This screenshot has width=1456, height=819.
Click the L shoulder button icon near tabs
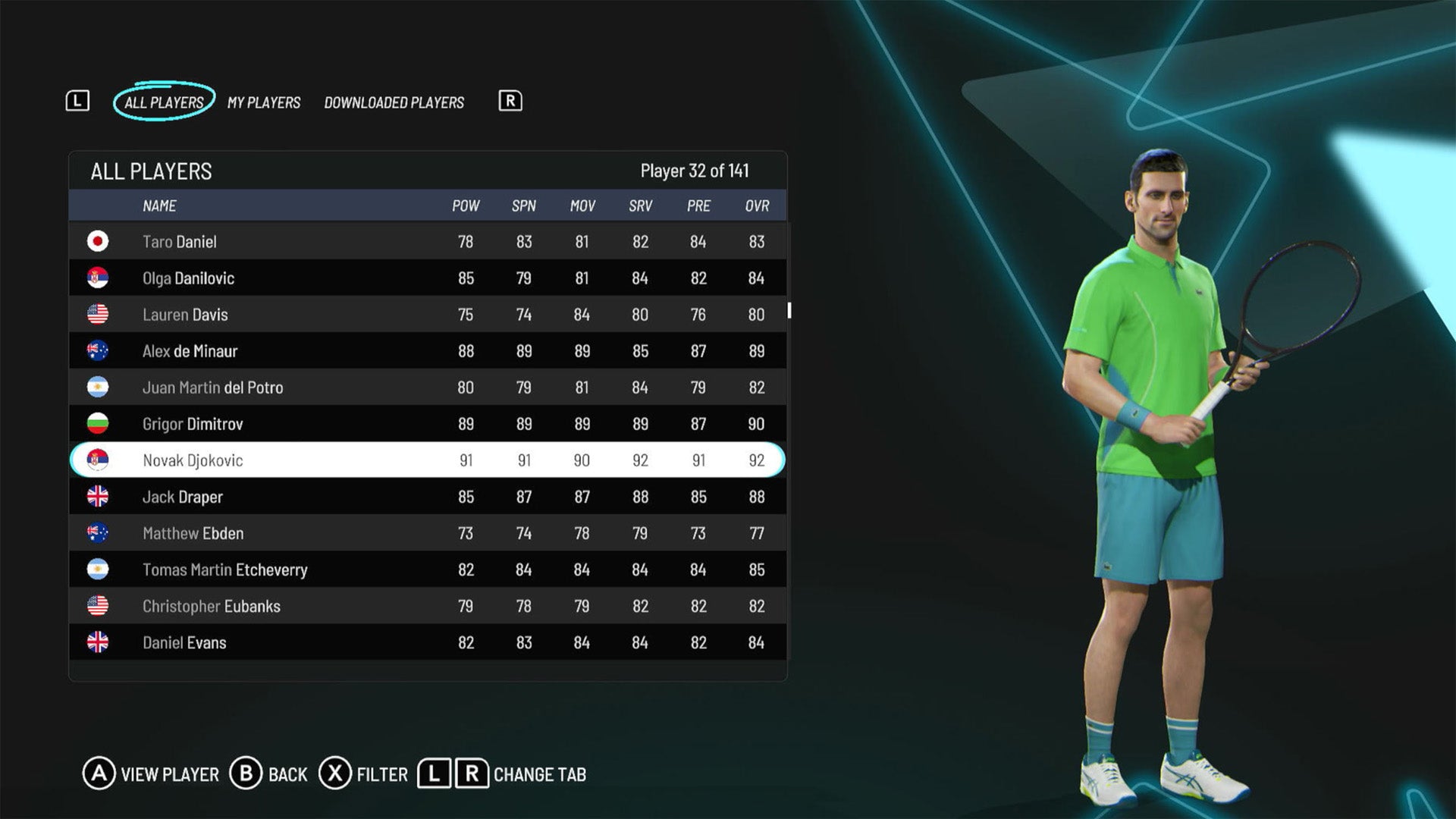78,101
